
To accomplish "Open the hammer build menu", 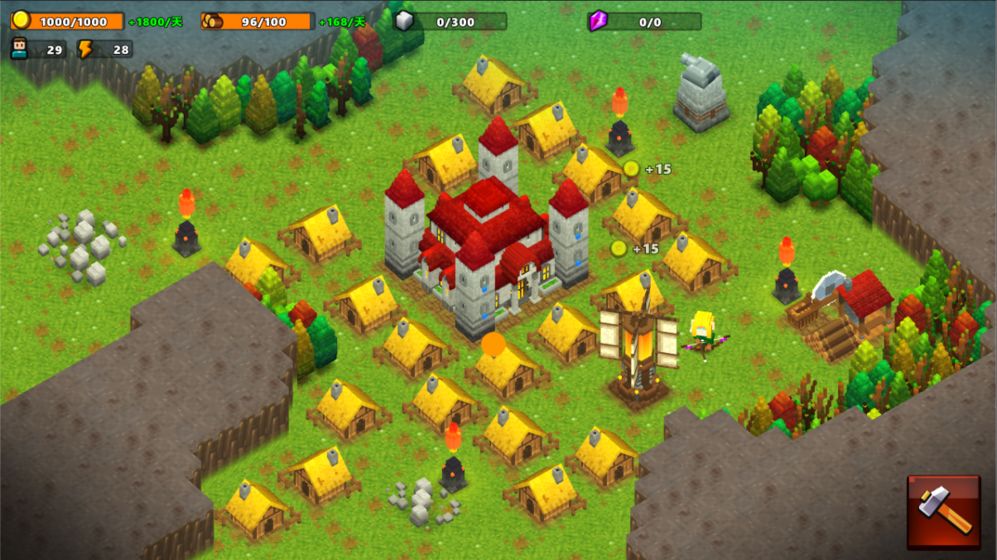I will [x=943, y=511].
